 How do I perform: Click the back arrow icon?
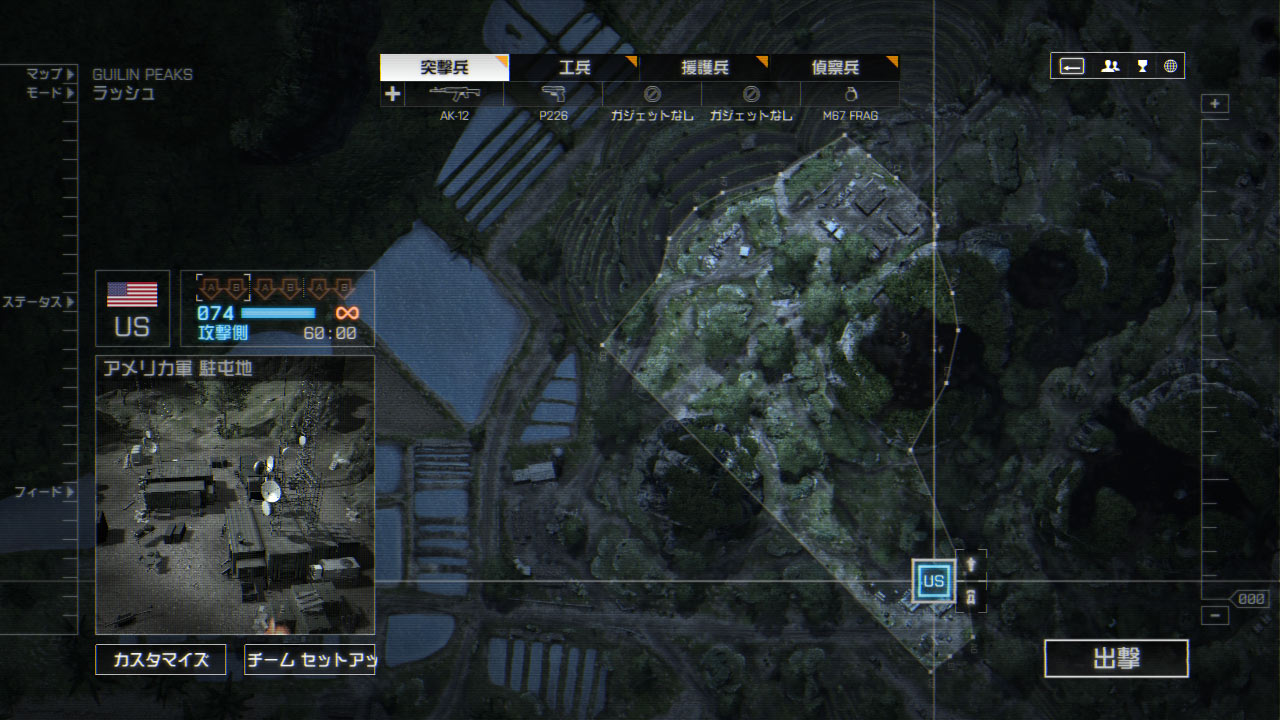pyautogui.click(x=1072, y=67)
